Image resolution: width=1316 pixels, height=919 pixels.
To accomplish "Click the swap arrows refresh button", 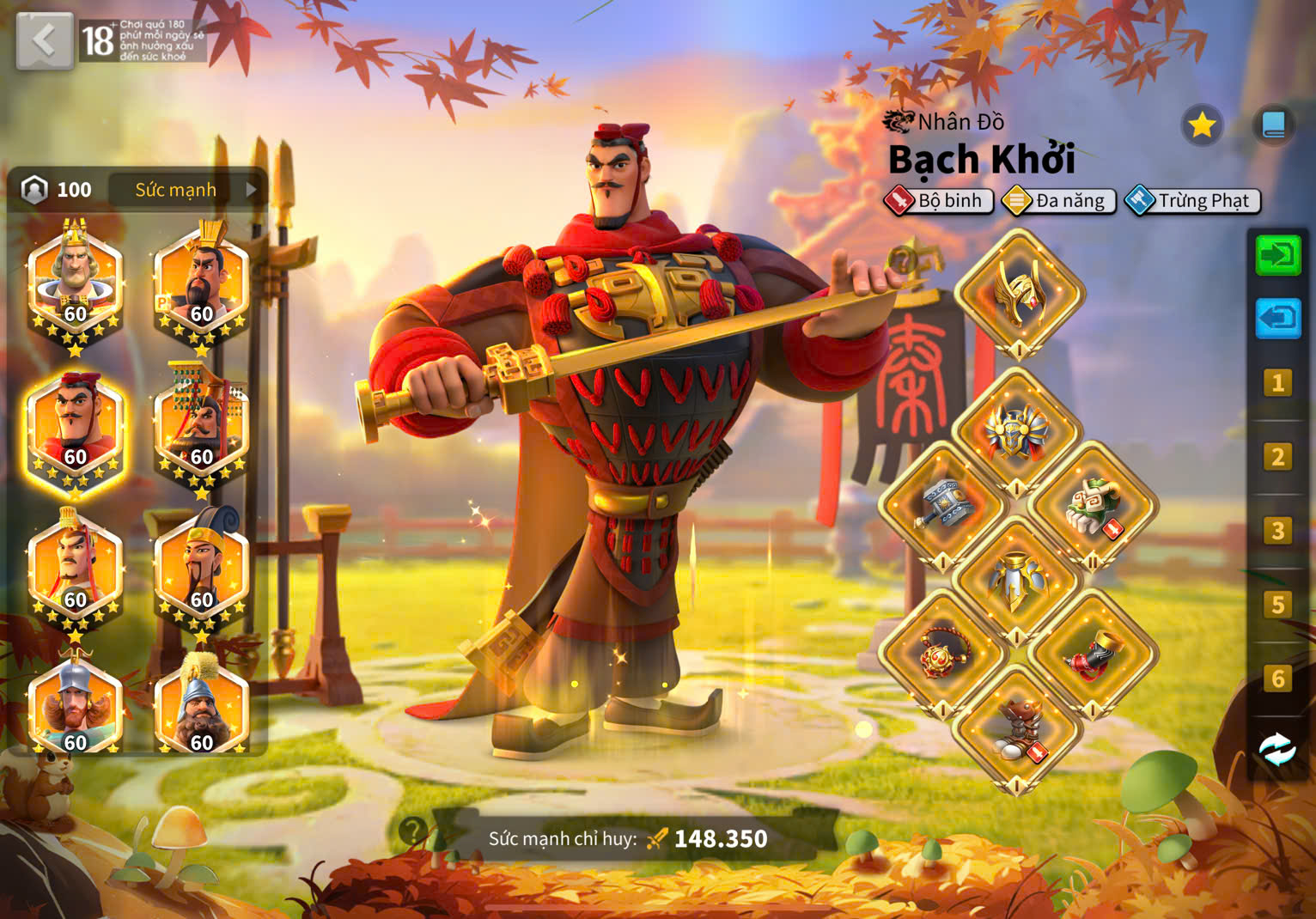I will [x=1277, y=749].
